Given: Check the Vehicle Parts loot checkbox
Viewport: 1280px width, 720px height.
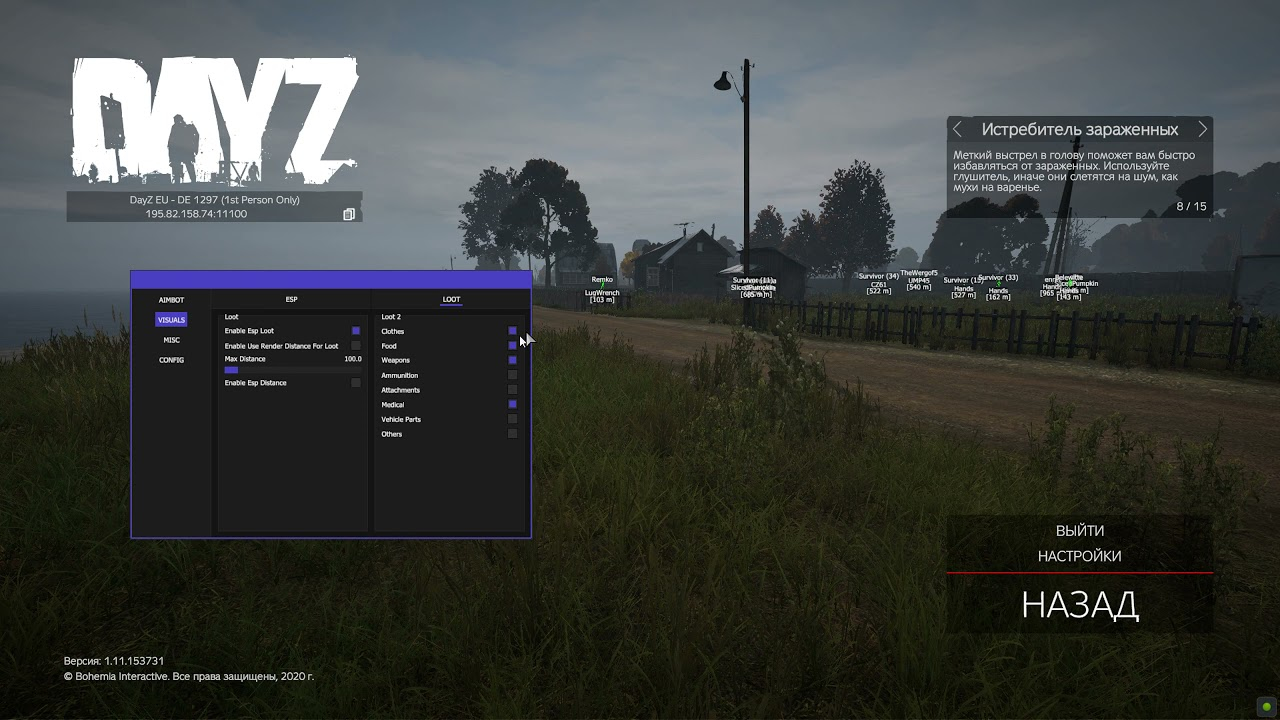Looking at the screenshot, I should 513,419.
